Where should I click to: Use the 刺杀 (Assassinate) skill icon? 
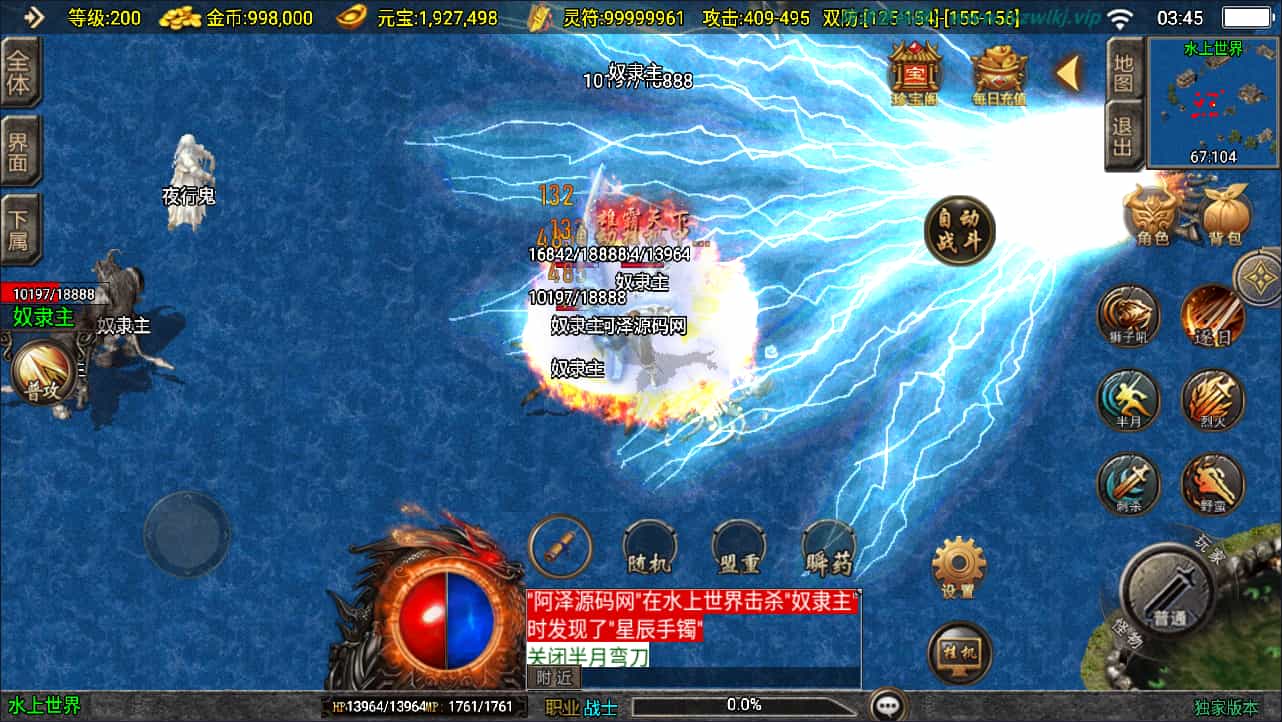click(x=1128, y=484)
